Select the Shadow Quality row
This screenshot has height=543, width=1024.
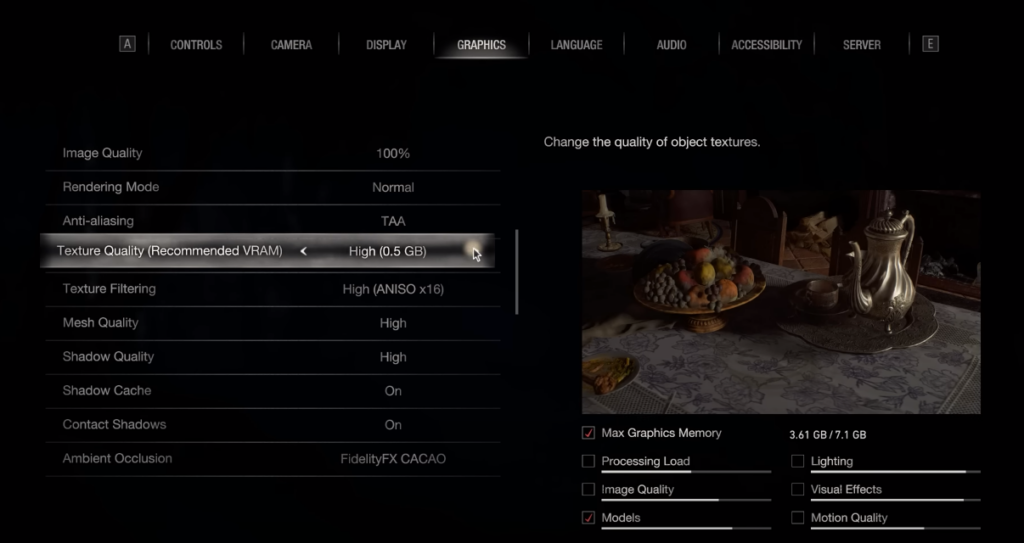coord(270,357)
